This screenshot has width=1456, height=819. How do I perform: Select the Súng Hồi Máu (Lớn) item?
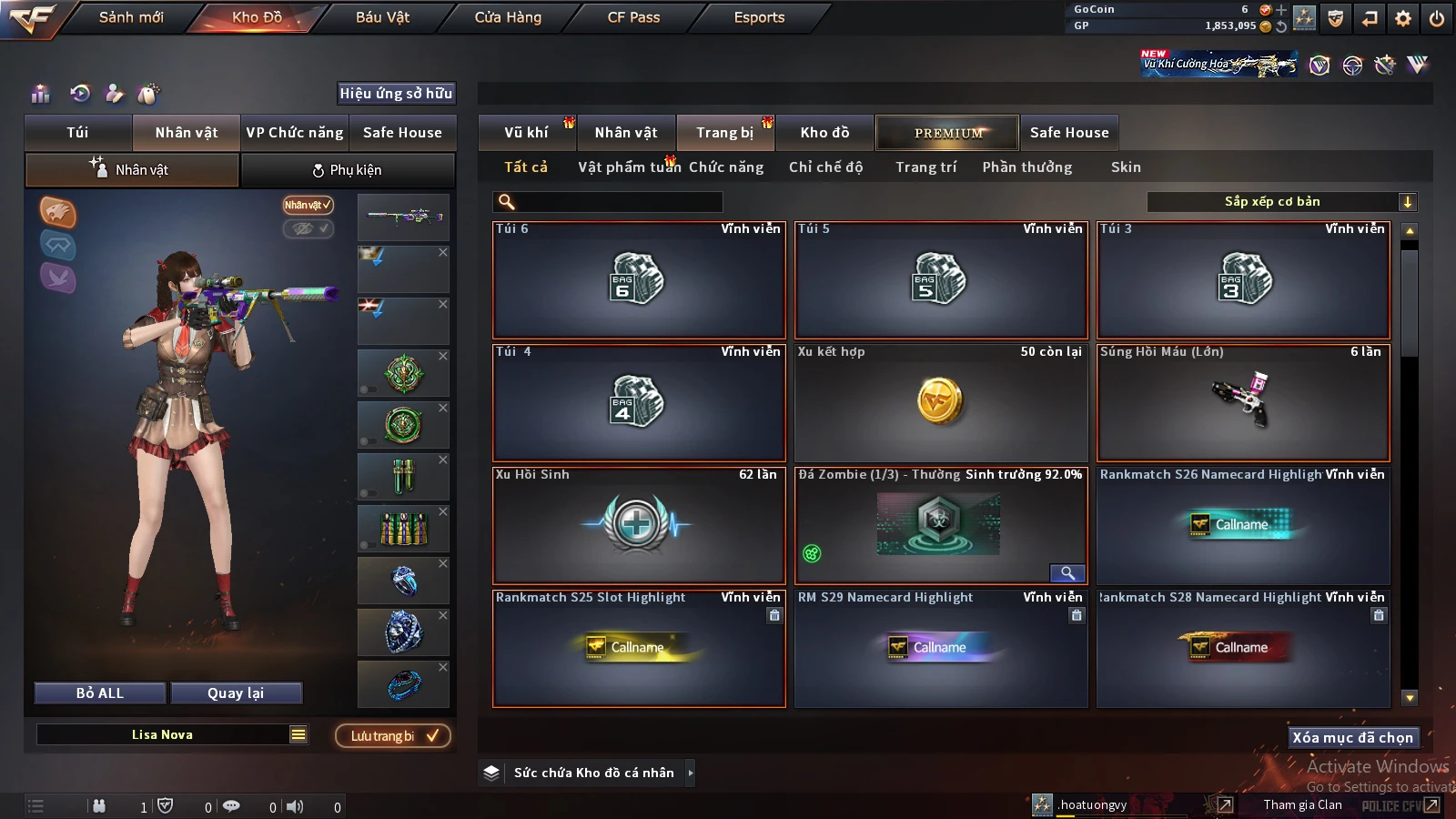coord(1243,402)
